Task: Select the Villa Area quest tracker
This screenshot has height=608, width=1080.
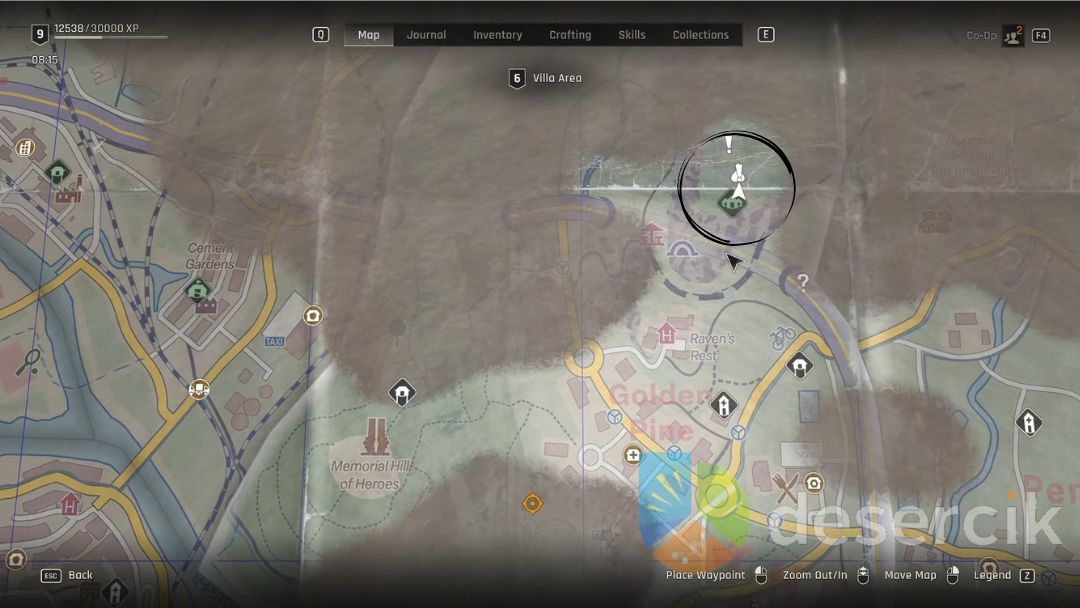Action: click(547, 78)
